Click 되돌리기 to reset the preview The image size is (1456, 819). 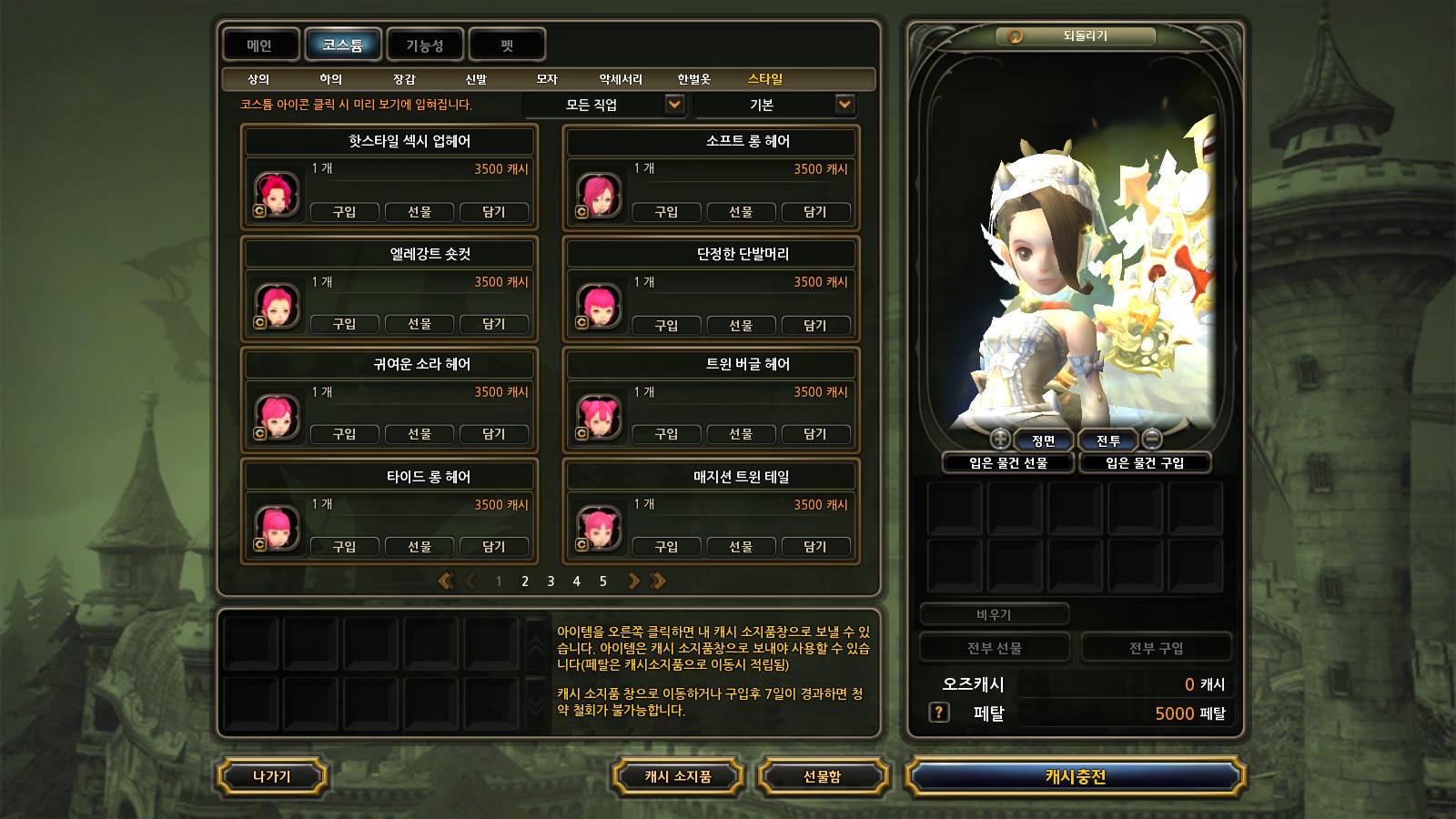point(1076,35)
